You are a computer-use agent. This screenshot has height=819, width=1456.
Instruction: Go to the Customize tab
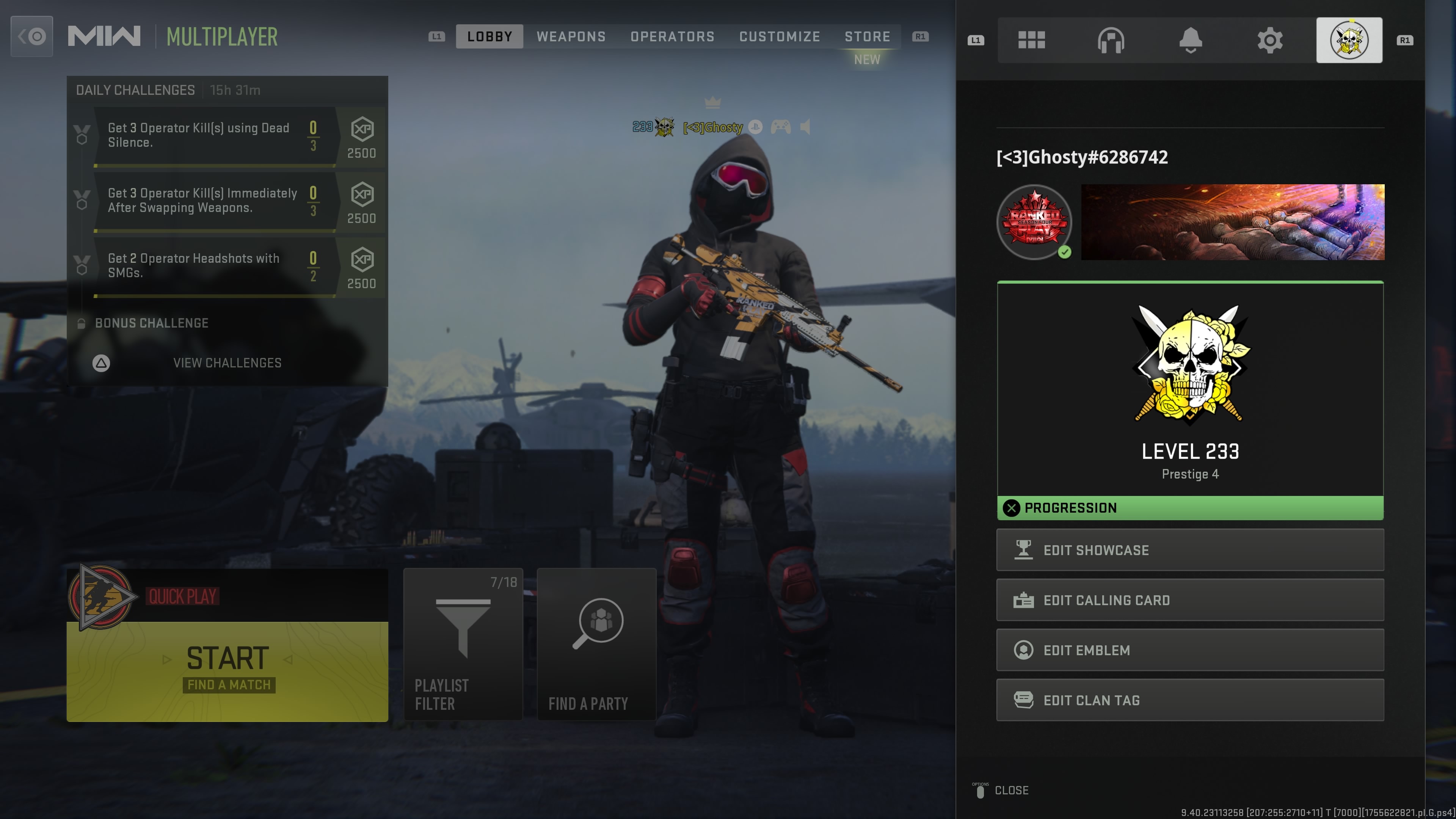pos(780,37)
